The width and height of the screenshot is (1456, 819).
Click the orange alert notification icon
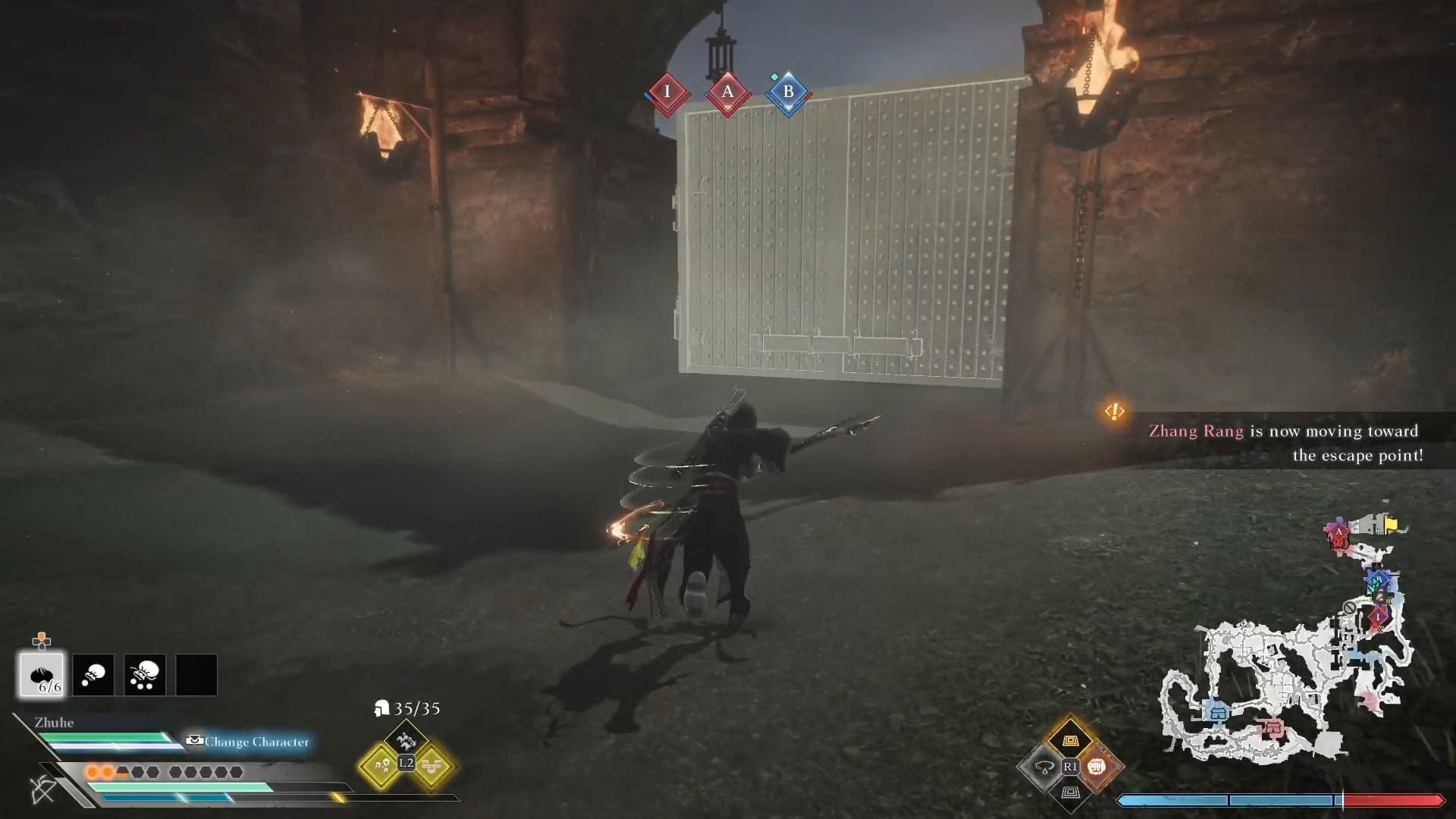coord(1114,412)
